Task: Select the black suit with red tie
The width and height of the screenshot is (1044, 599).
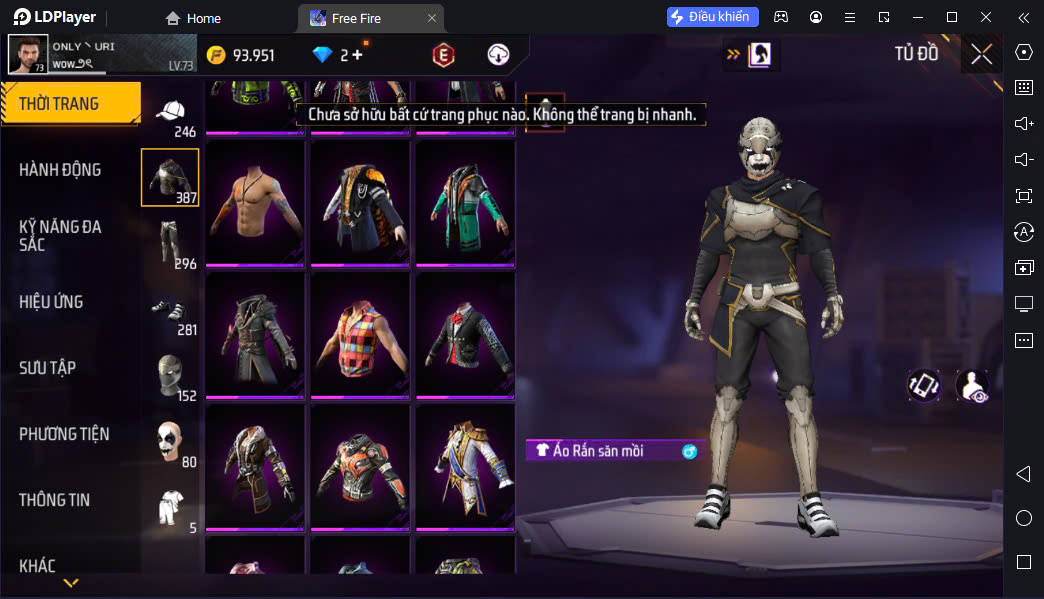Action: 465,335
